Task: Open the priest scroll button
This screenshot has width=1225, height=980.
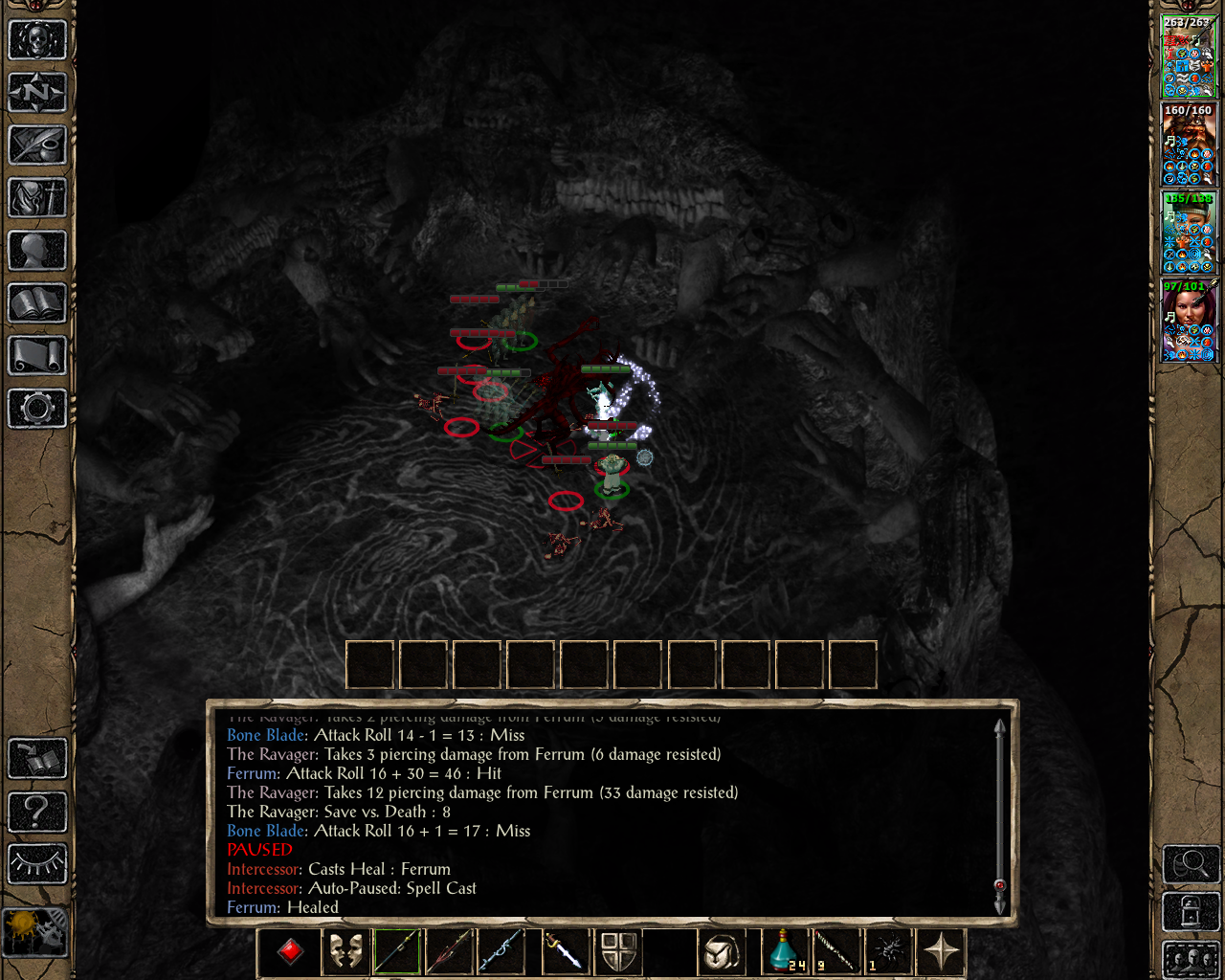Action: click(x=37, y=356)
